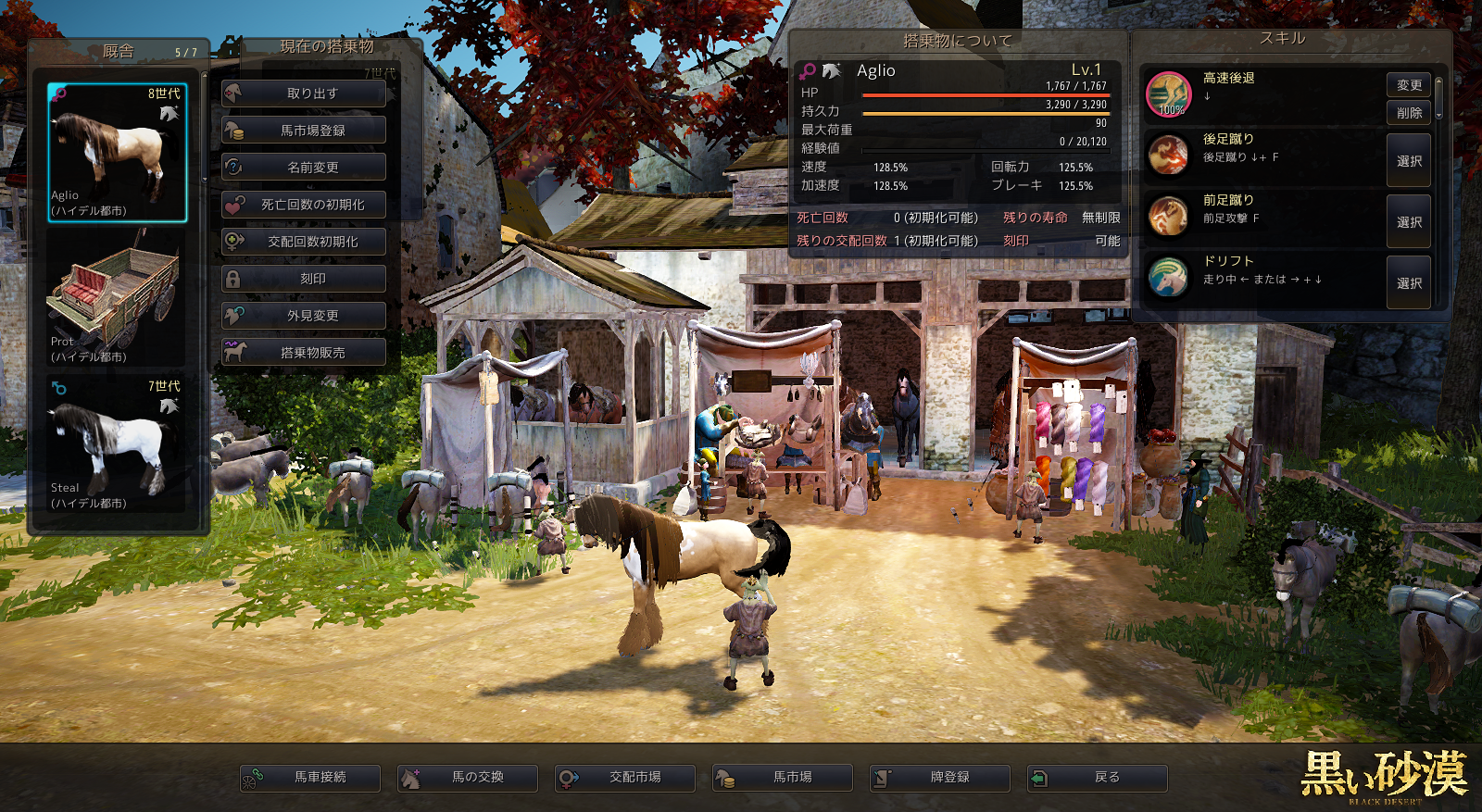
Task: Click 死亡回数の初期化 death count reset
Action: (x=304, y=205)
